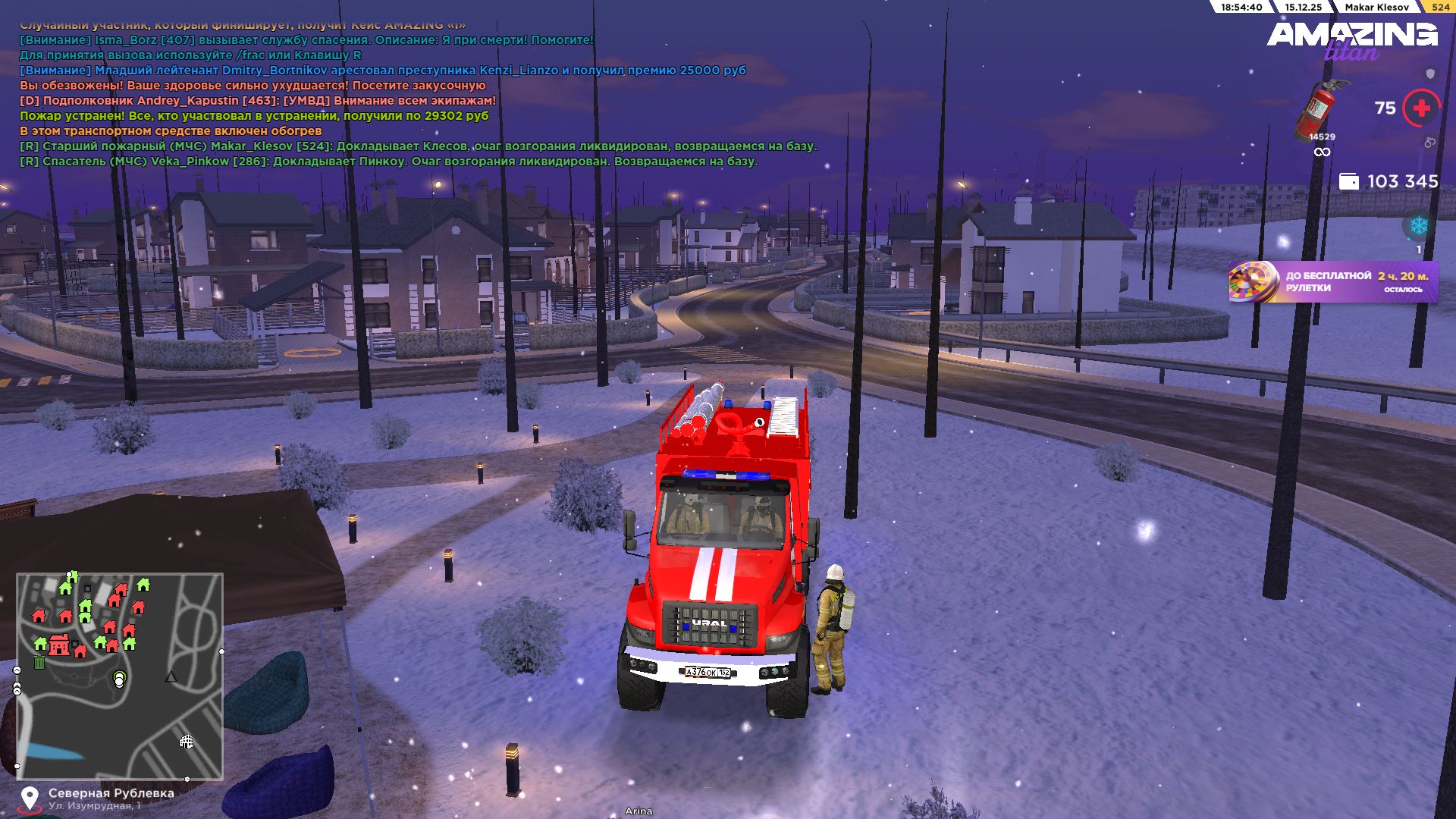This screenshot has width=1456, height=819.
Task: Click the AMAZING titan server logo
Action: point(1351,39)
